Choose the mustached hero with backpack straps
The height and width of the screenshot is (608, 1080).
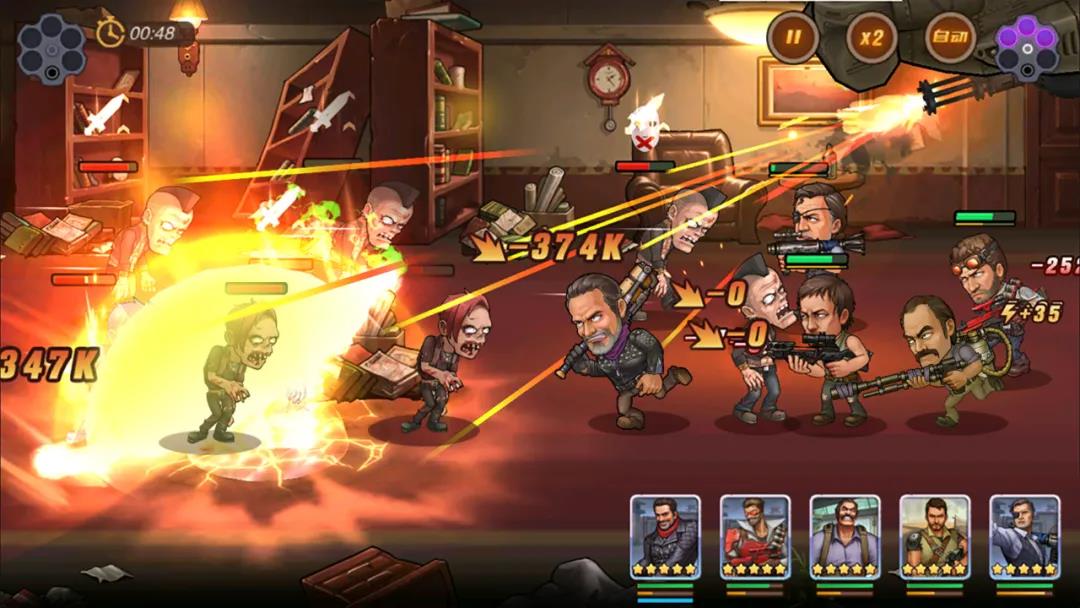pos(845,538)
